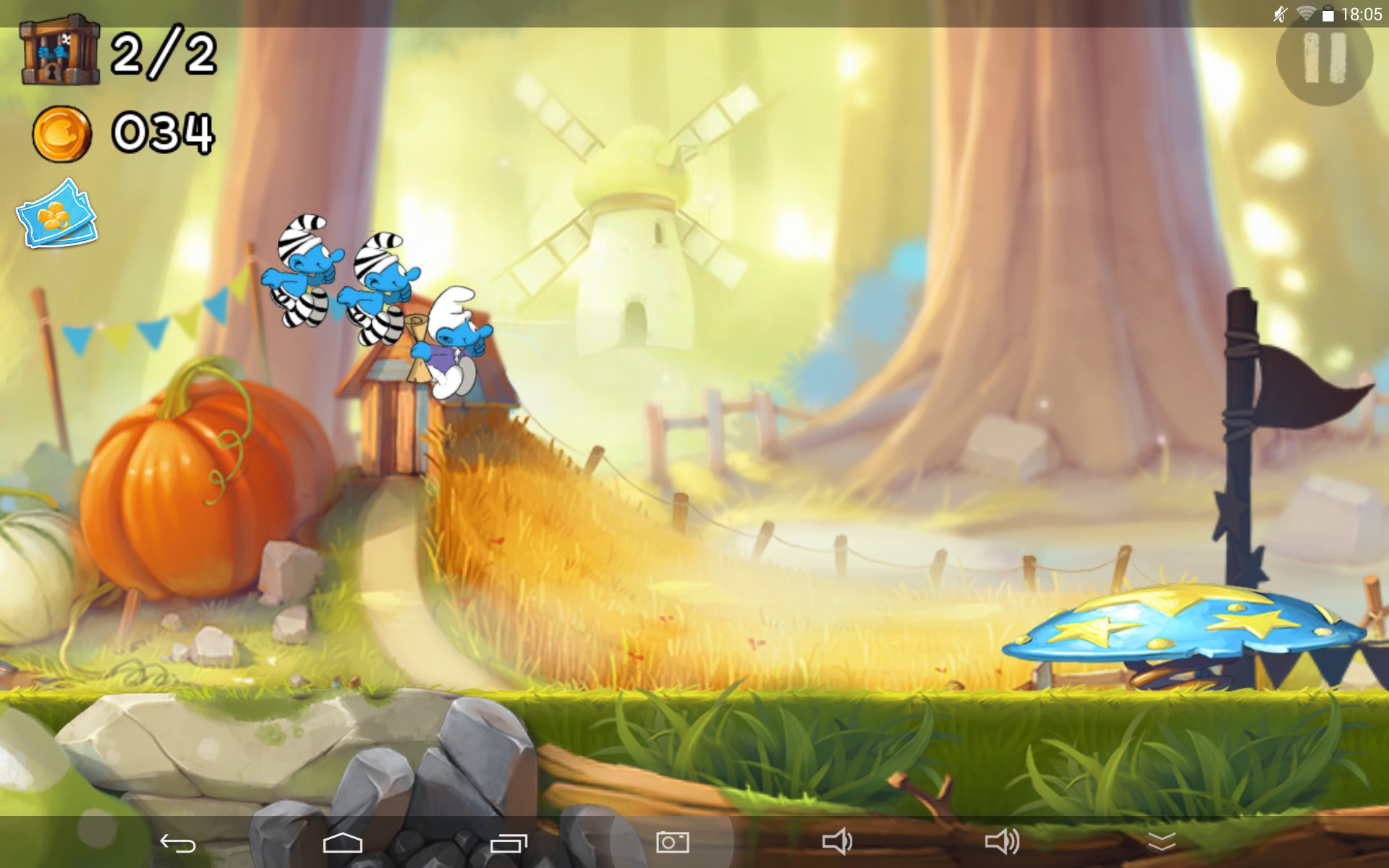Viewport: 1389px width, 868px height.
Task: Open the Android home screen
Action: coord(342,843)
